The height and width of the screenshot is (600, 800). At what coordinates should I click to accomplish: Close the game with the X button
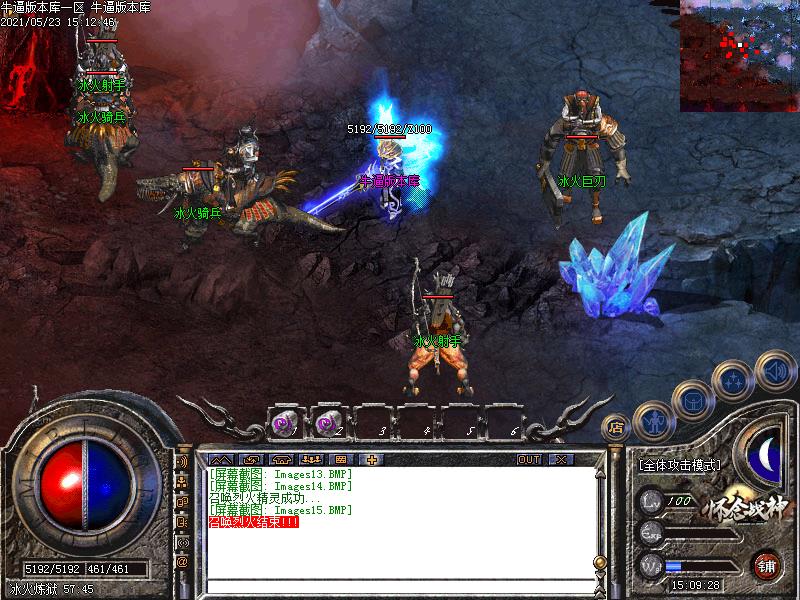(x=560, y=459)
